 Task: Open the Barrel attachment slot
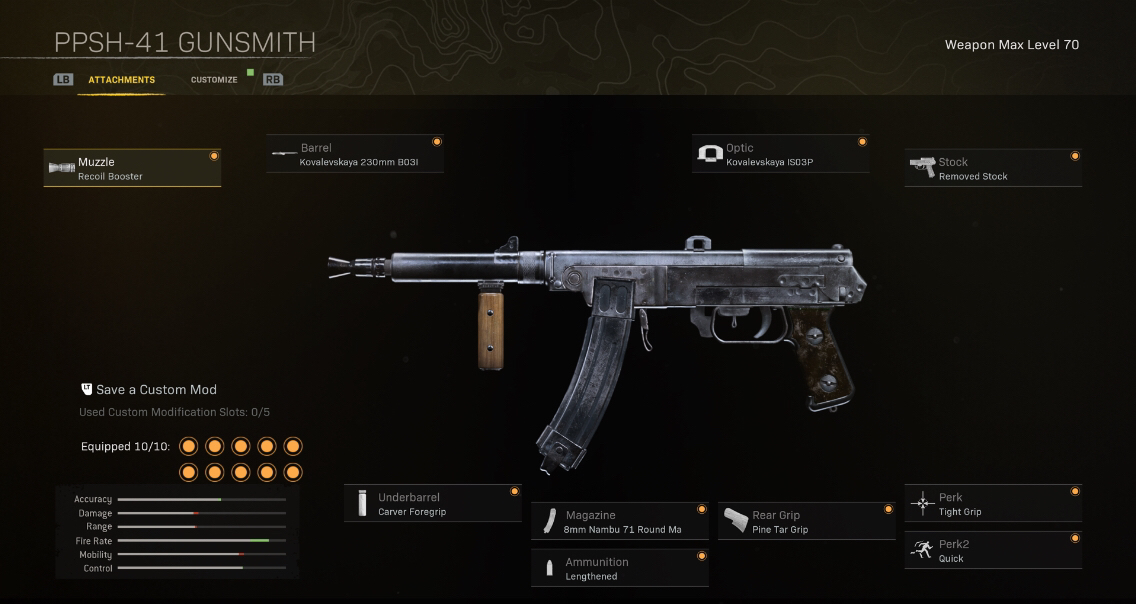point(355,155)
